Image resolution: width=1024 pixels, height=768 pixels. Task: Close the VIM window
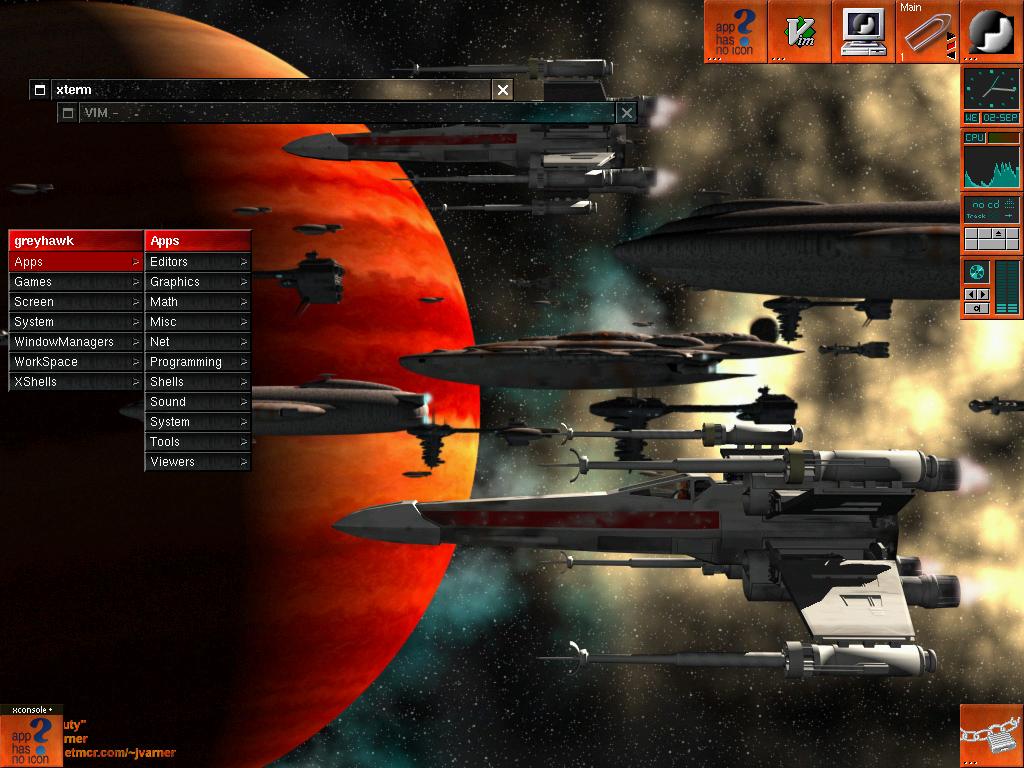click(626, 113)
